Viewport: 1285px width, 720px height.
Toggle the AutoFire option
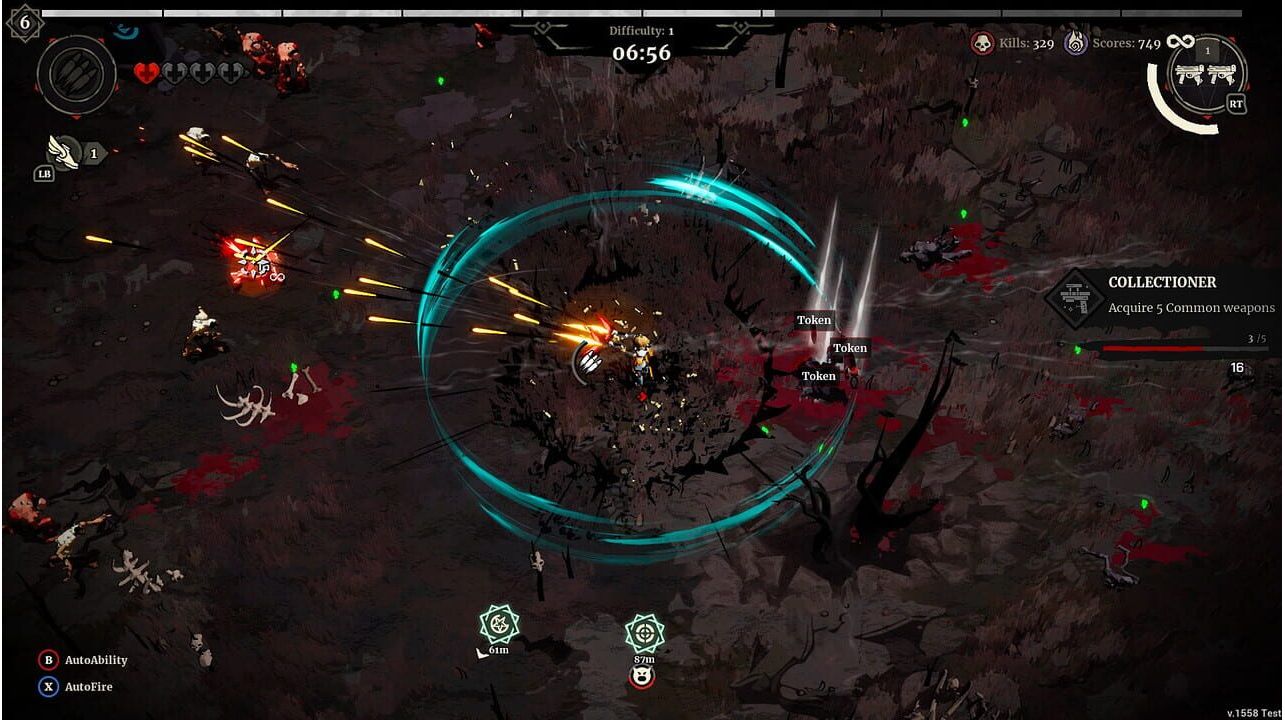(76, 687)
